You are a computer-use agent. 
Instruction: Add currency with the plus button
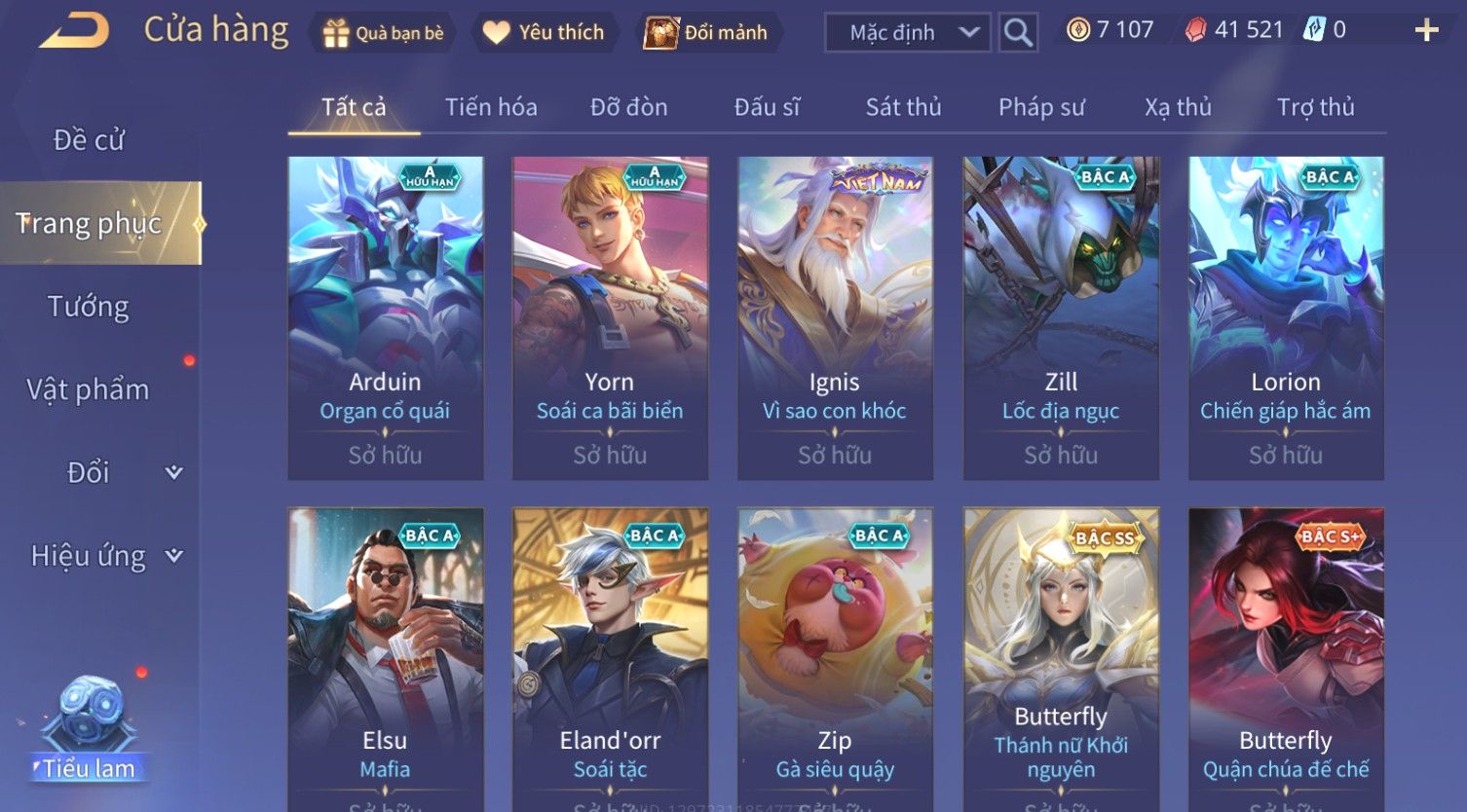coord(1426,31)
